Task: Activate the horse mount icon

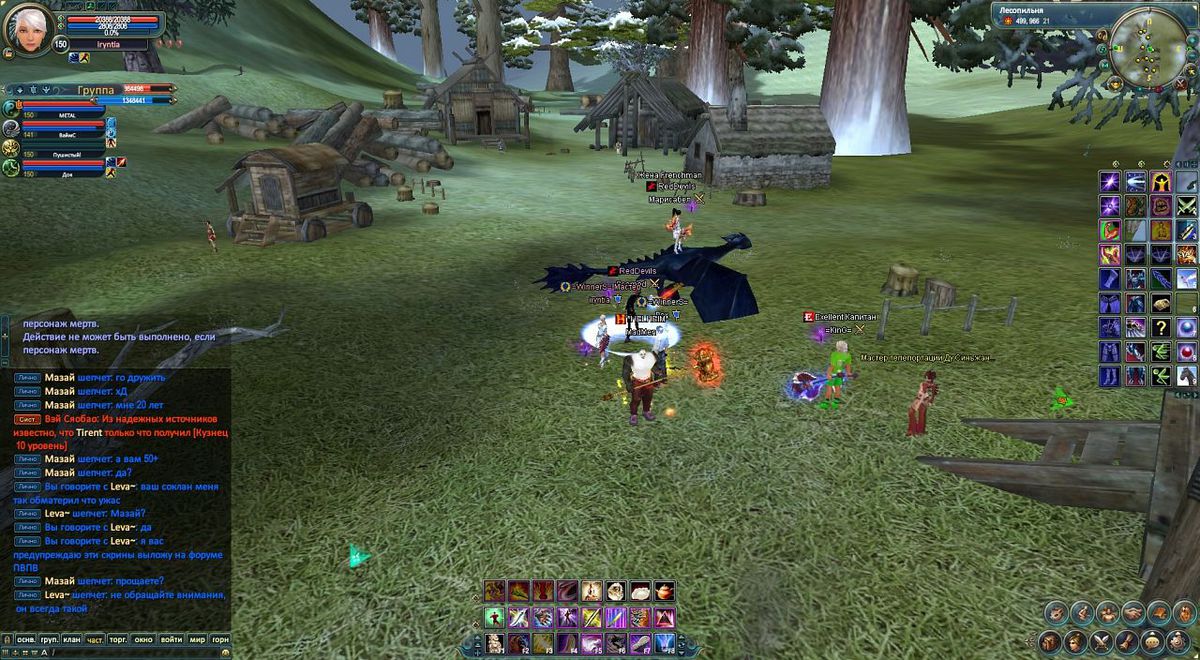Action: click(x=1186, y=375)
